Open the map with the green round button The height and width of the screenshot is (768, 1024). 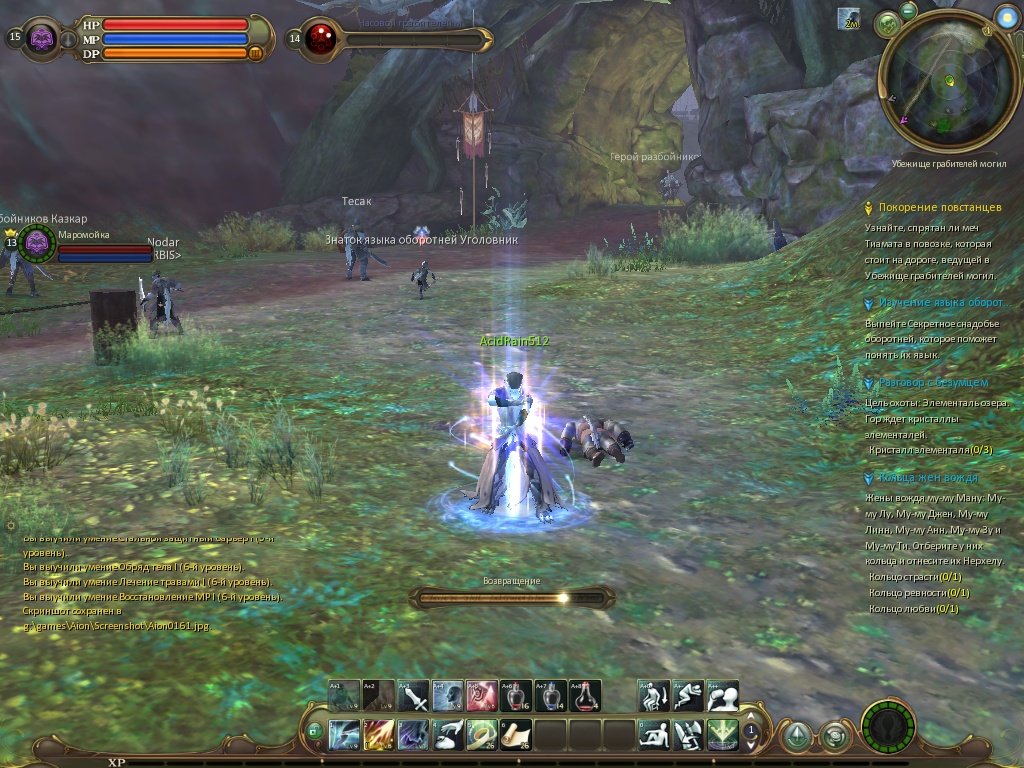pyautogui.click(x=886, y=23)
